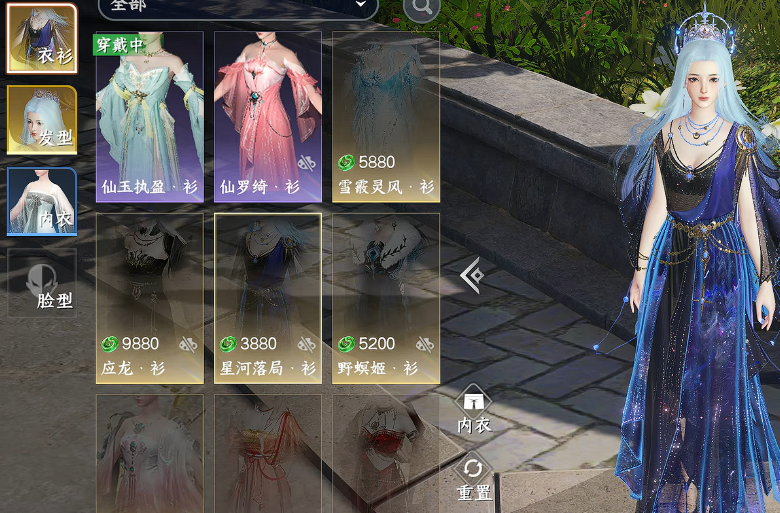Open the 发型 hairstyle tab

click(42, 120)
